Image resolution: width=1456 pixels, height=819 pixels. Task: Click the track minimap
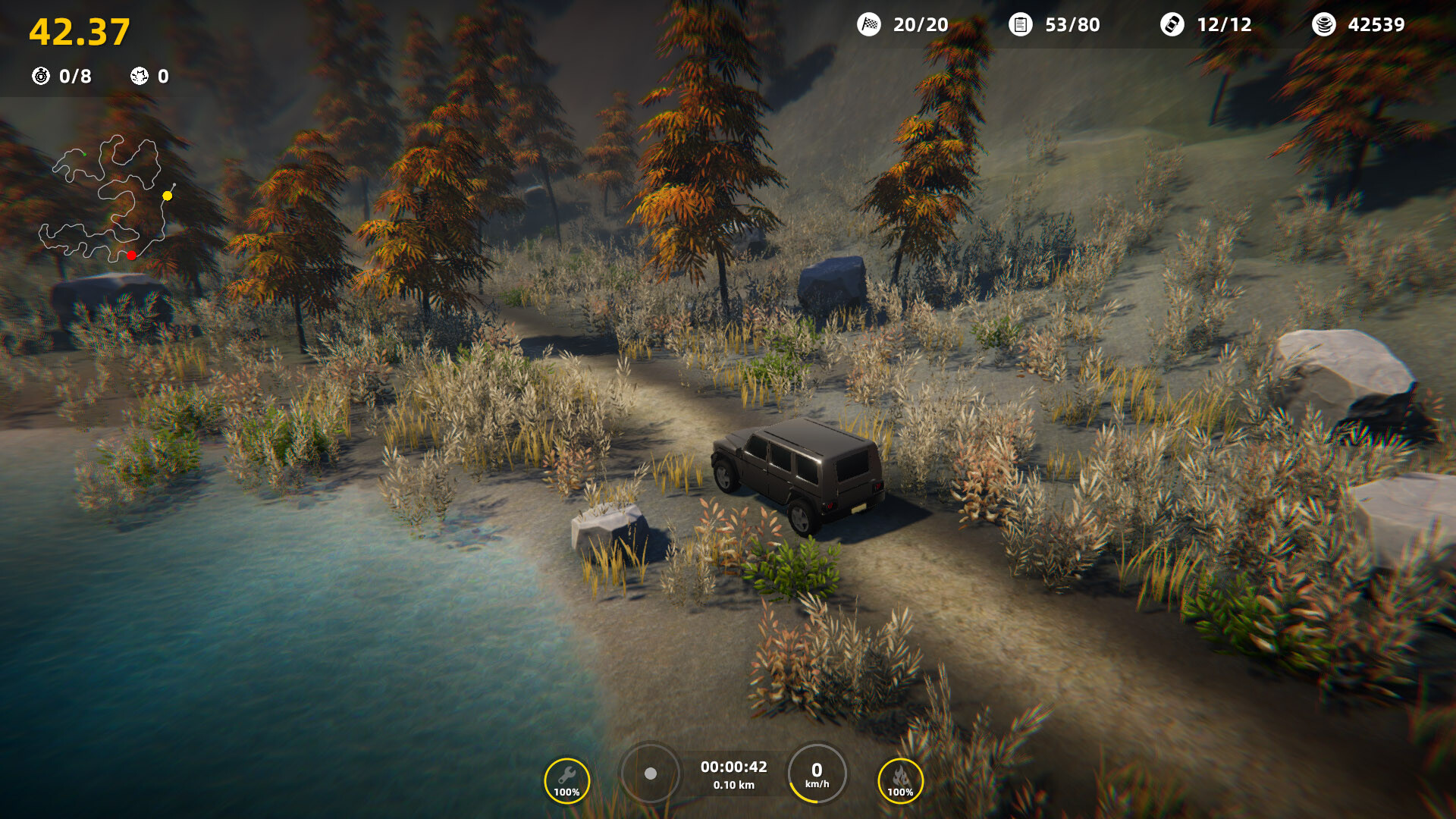(108, 199)
